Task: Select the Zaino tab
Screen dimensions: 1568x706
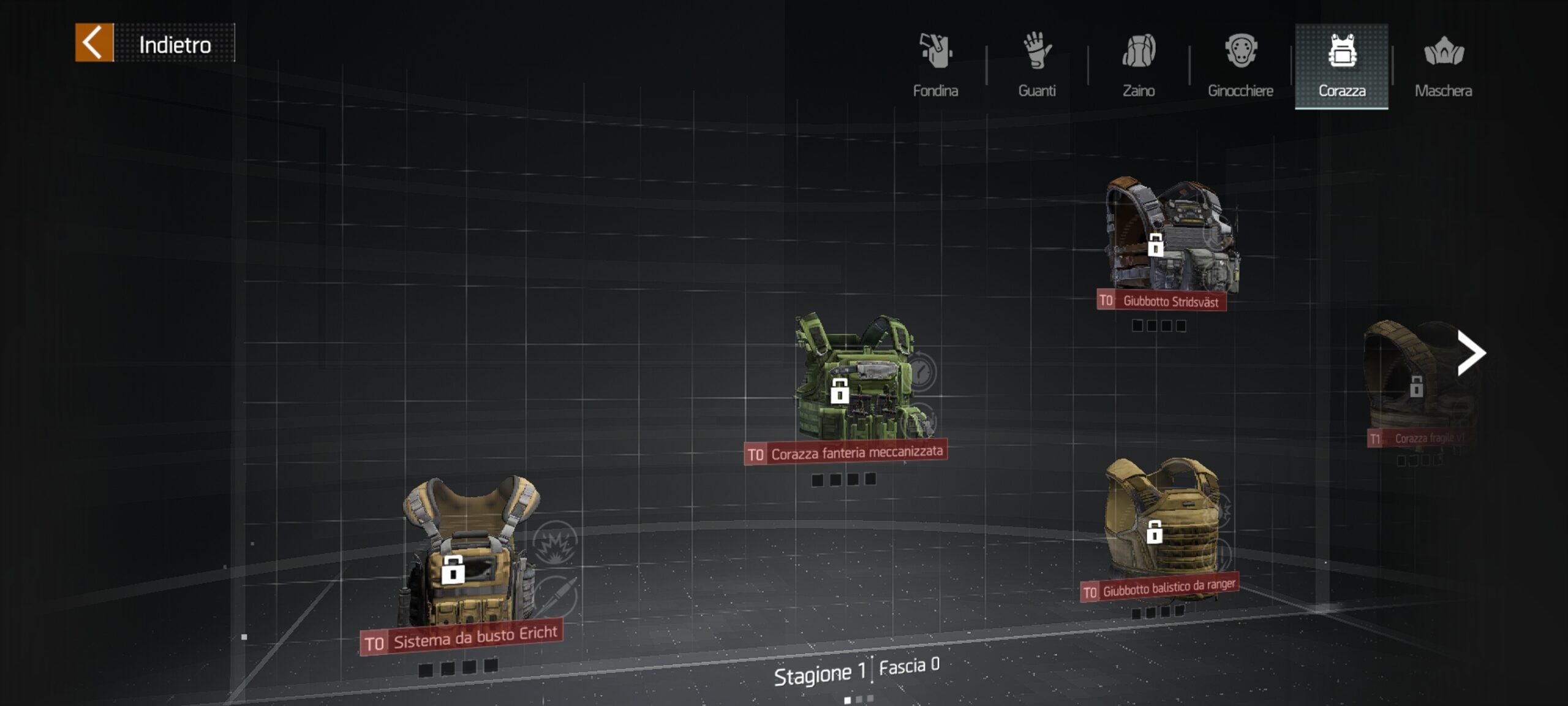Action: [1138, 66]
